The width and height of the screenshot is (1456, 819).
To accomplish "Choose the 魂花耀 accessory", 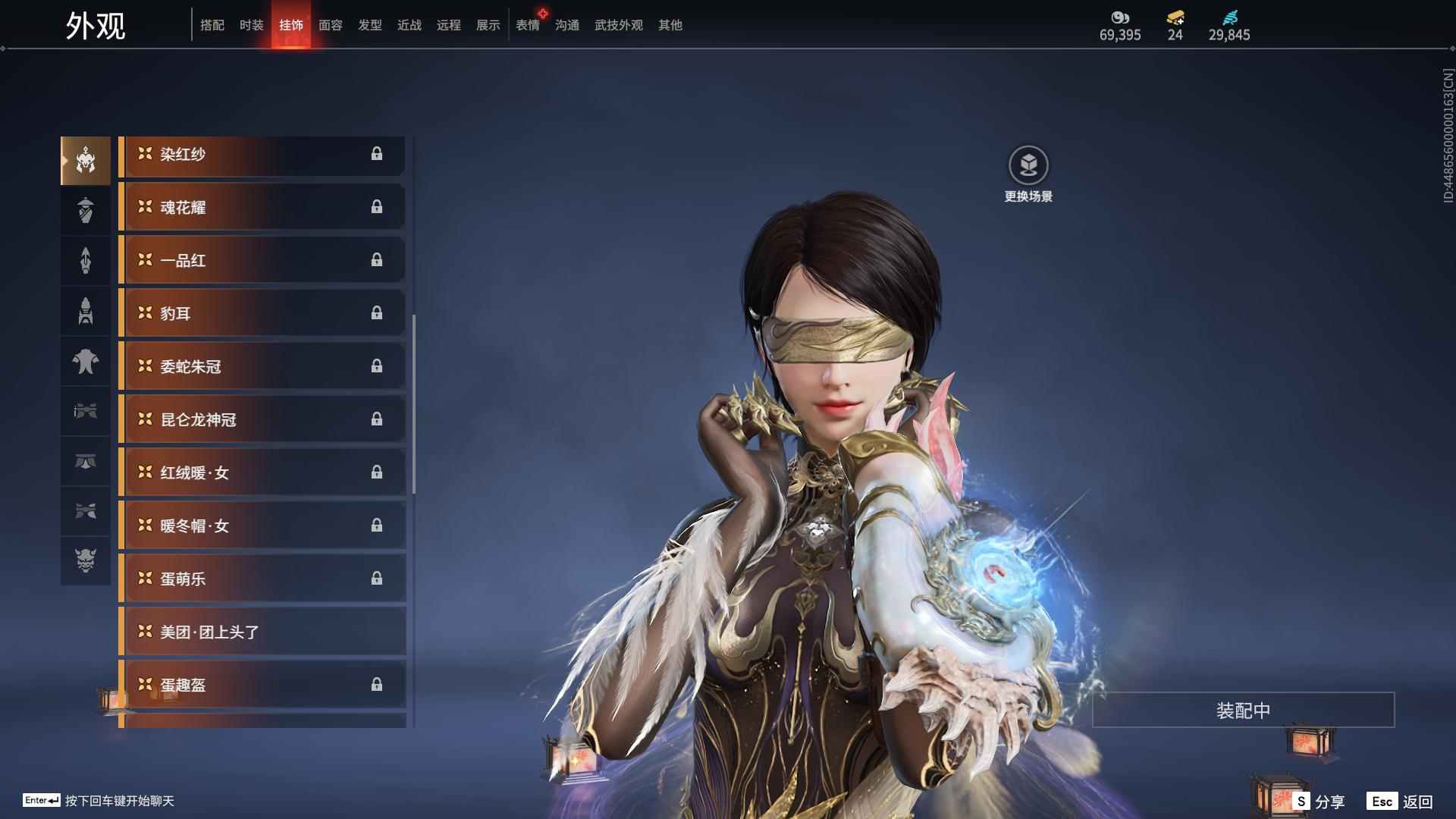I will [262, 208].
